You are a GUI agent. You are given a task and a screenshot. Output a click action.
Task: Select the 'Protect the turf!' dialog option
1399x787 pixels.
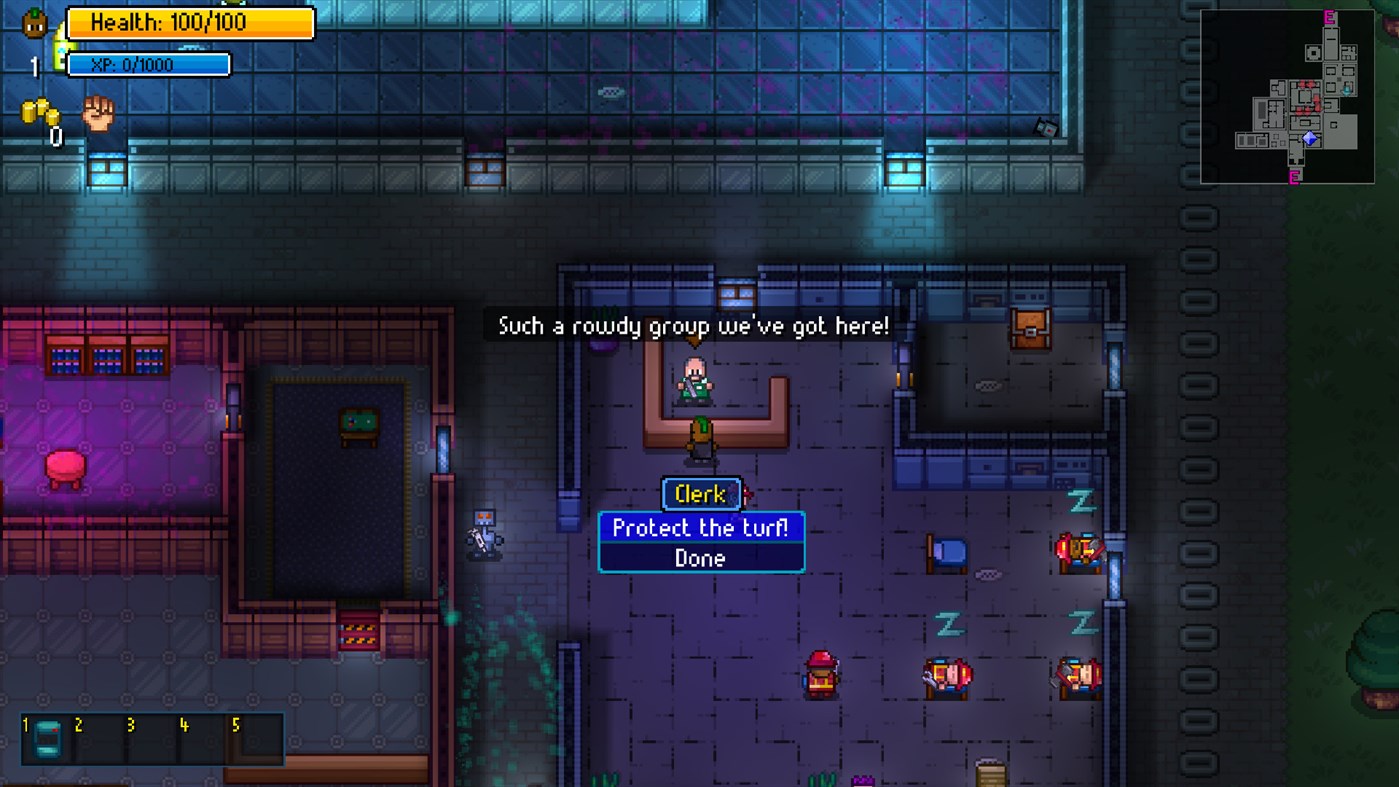click(700, 528)
